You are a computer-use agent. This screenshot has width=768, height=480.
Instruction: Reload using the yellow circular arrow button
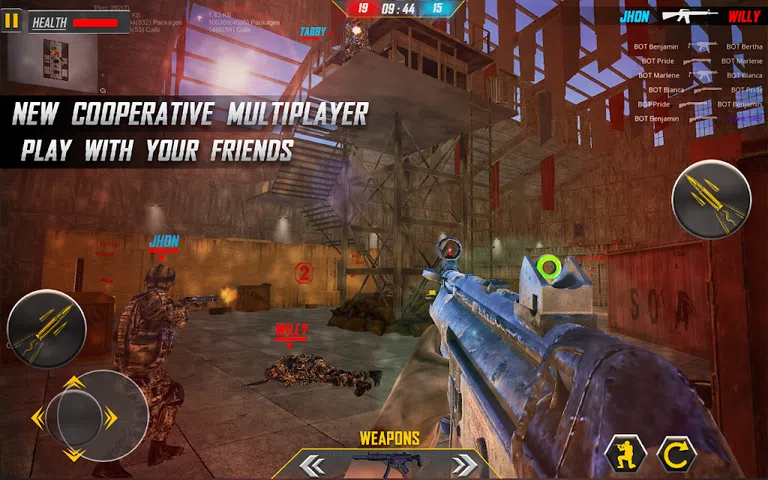pos(676,456)
